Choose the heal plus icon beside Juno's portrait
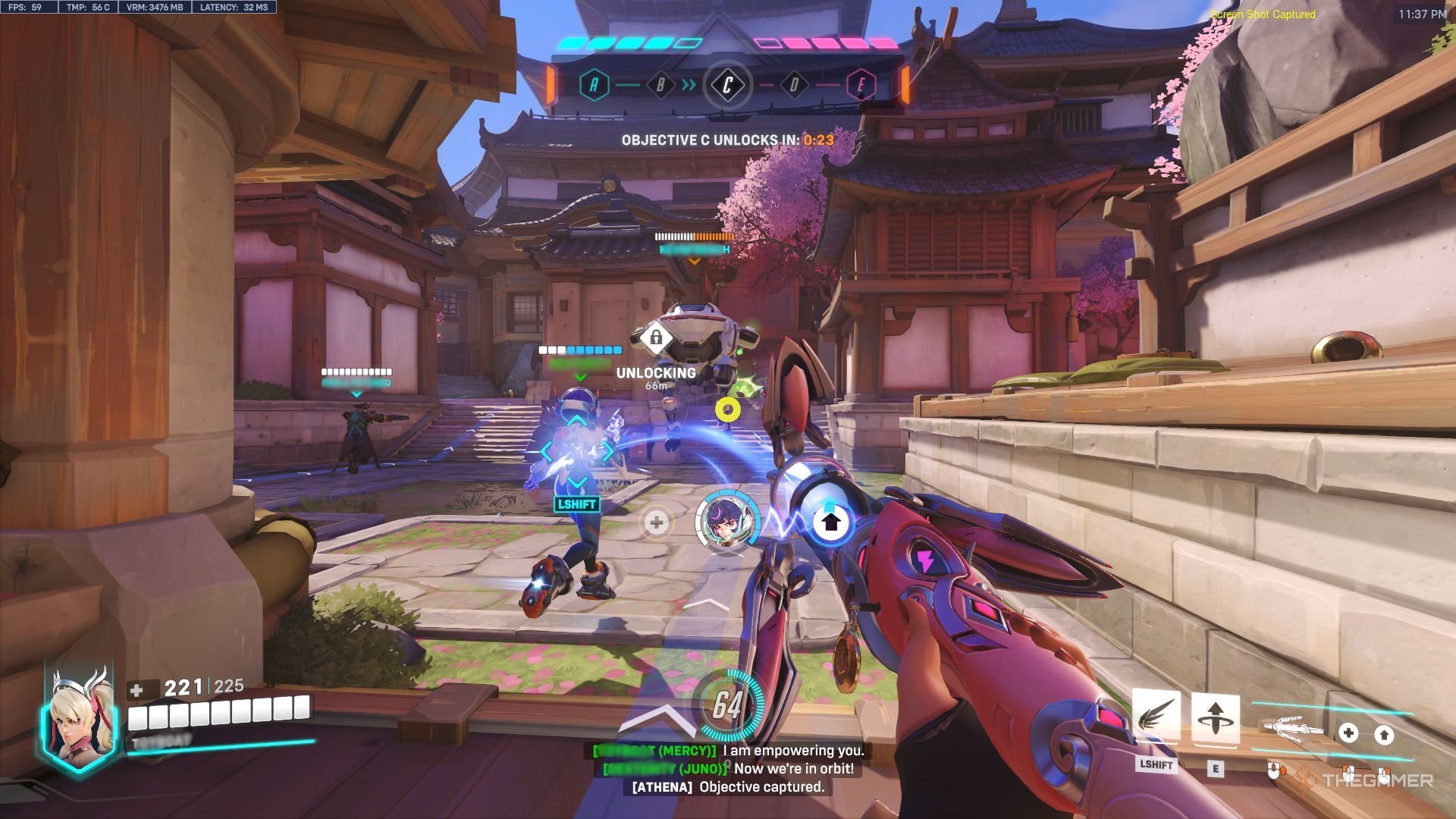The height and width of the screenshot is (819, 1456). pos(657,522)
